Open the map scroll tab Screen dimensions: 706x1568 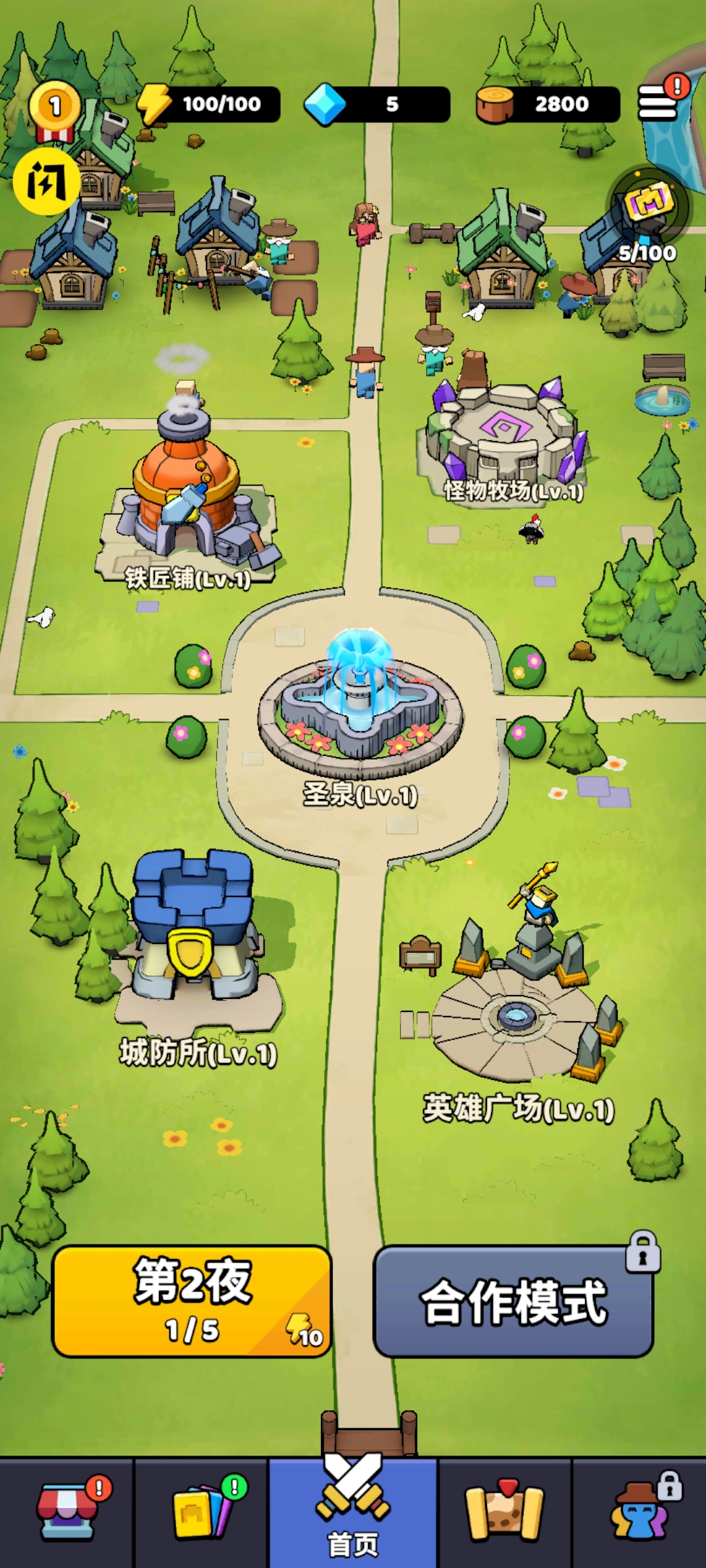click(504, 1512)
